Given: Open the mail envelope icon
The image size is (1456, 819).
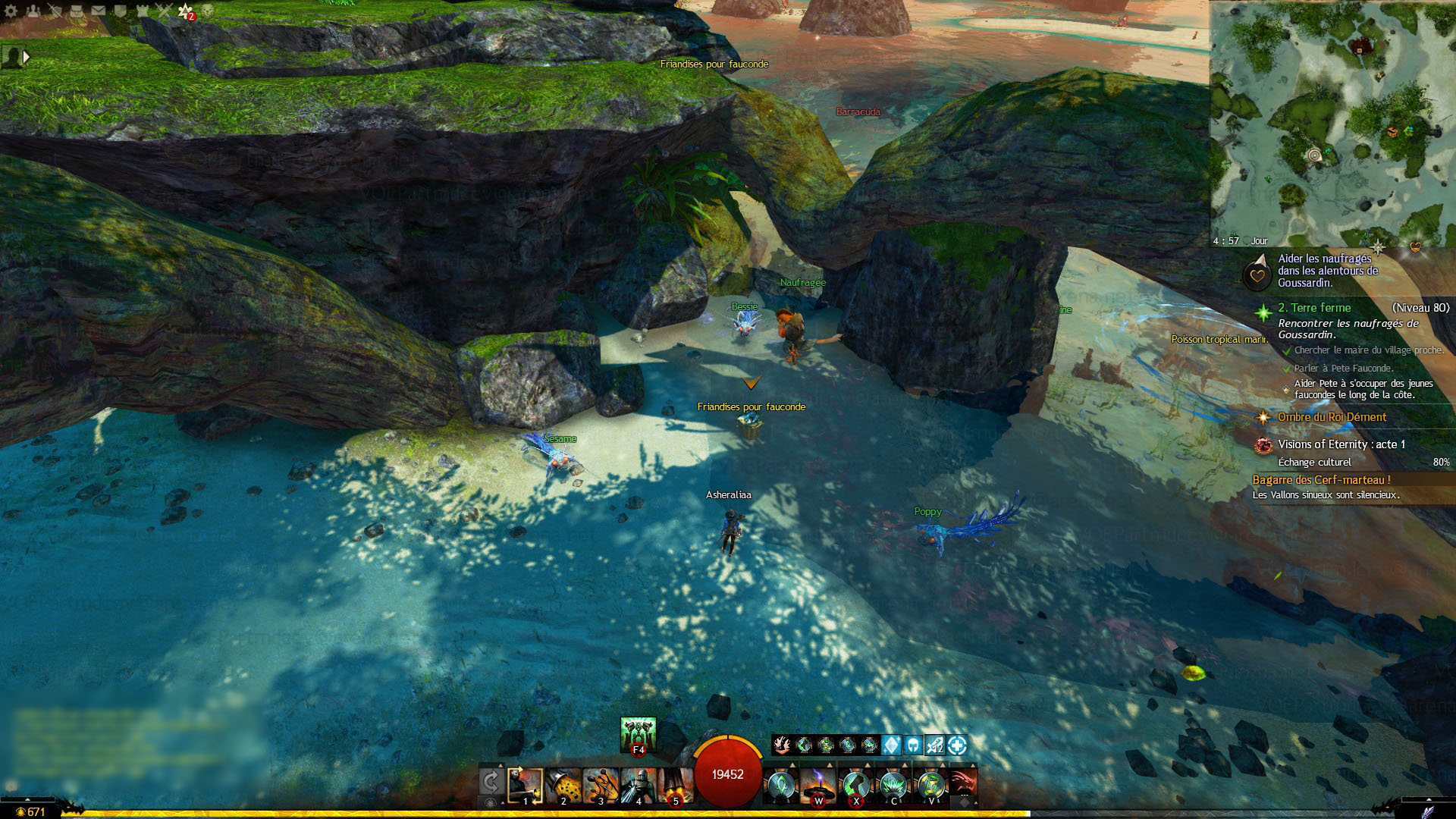Looking at the screenshot, I should [x=99, y=11].
